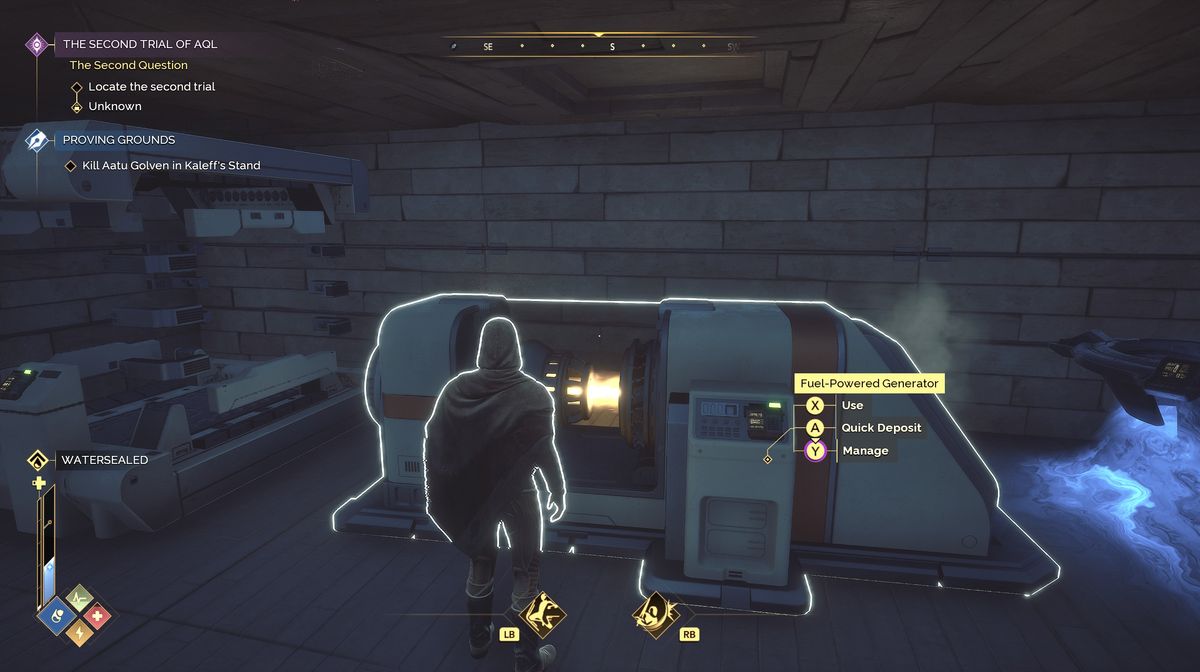This screenshot has width=1200, height=672.
Task: Select the blue capsule status diamond
Action: [58, 616]
